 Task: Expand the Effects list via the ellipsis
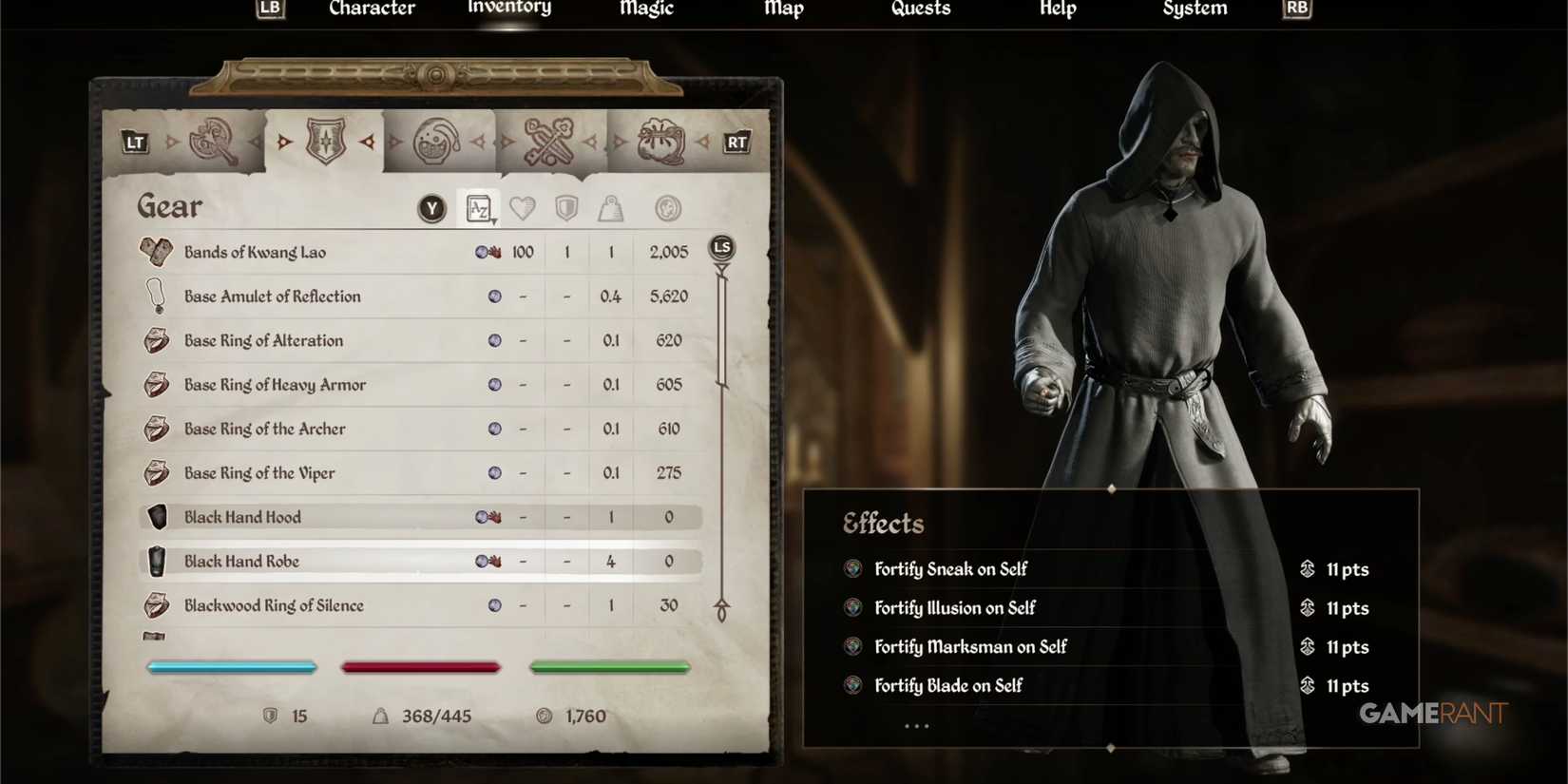[915, 724]
